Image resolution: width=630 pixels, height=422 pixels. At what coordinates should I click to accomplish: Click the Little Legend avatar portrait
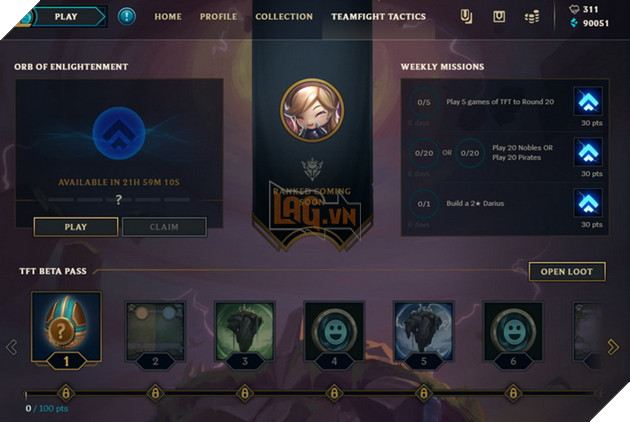(312, 112)
